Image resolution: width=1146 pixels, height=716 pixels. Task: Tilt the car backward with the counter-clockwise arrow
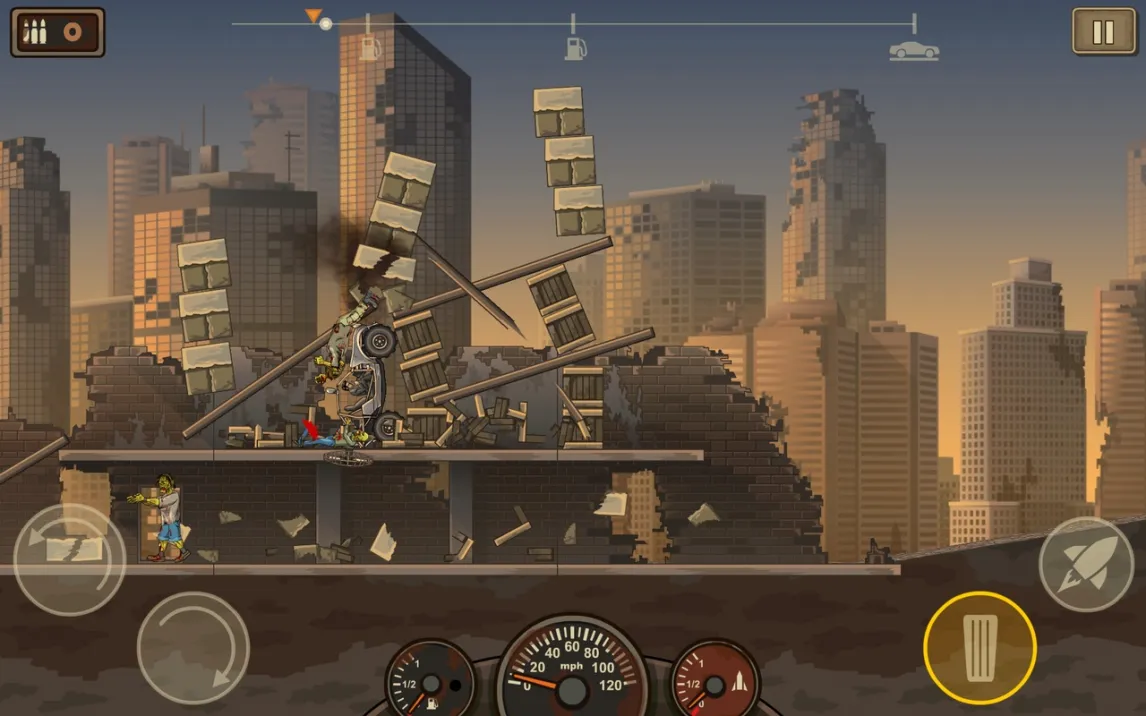click(x=69, y=559)
